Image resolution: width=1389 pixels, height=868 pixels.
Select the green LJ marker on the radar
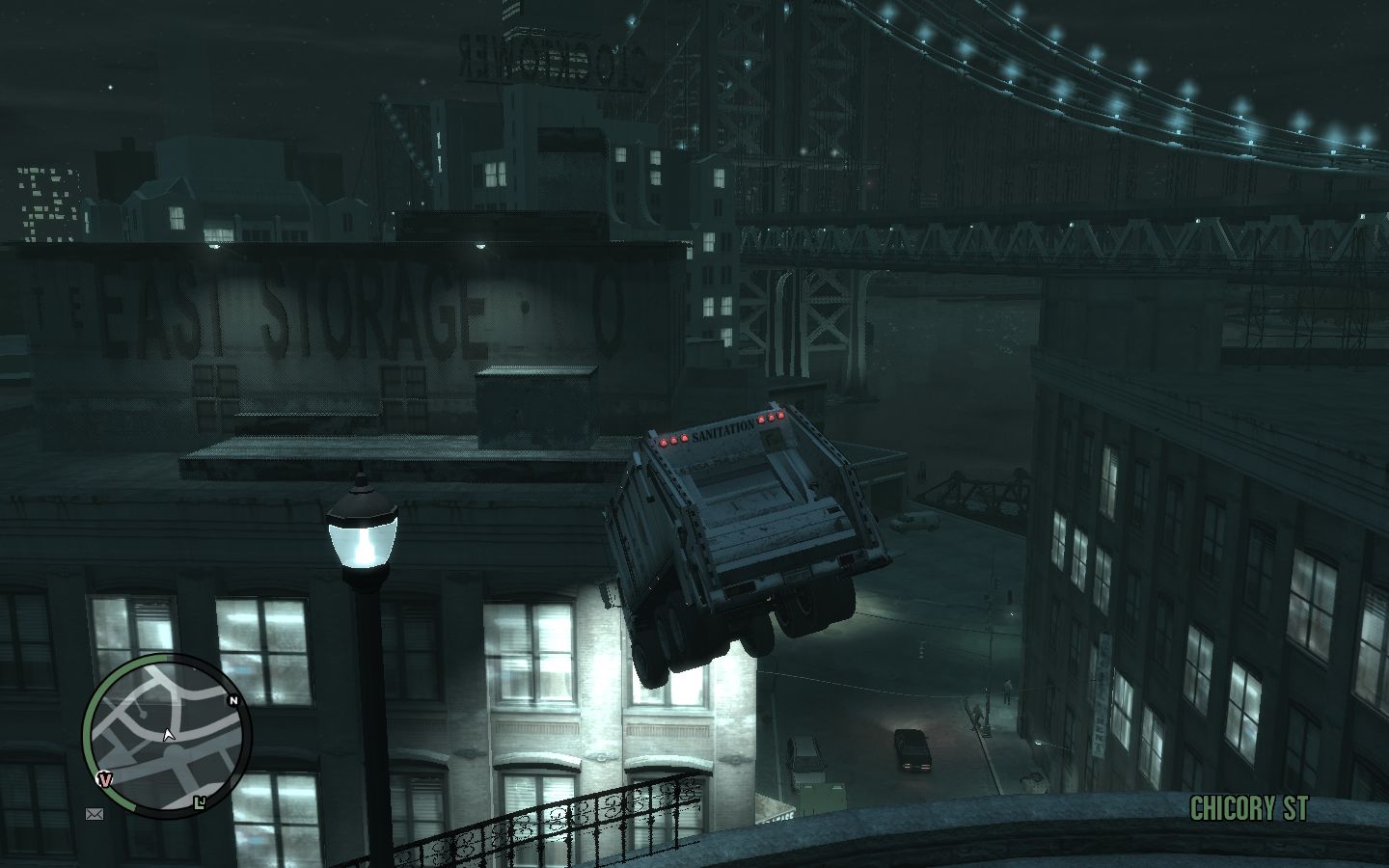200,801
